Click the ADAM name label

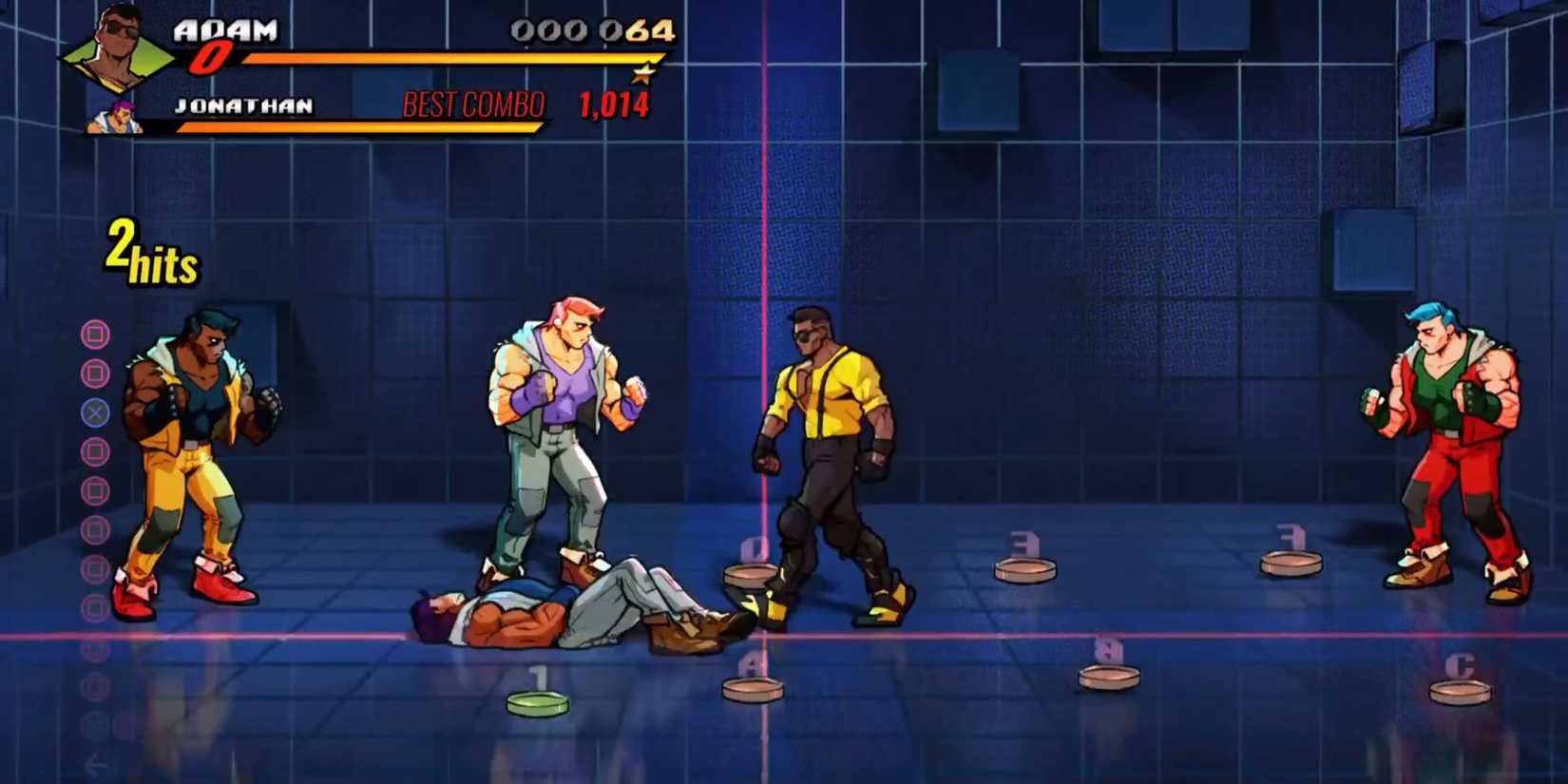click(225, 30)
